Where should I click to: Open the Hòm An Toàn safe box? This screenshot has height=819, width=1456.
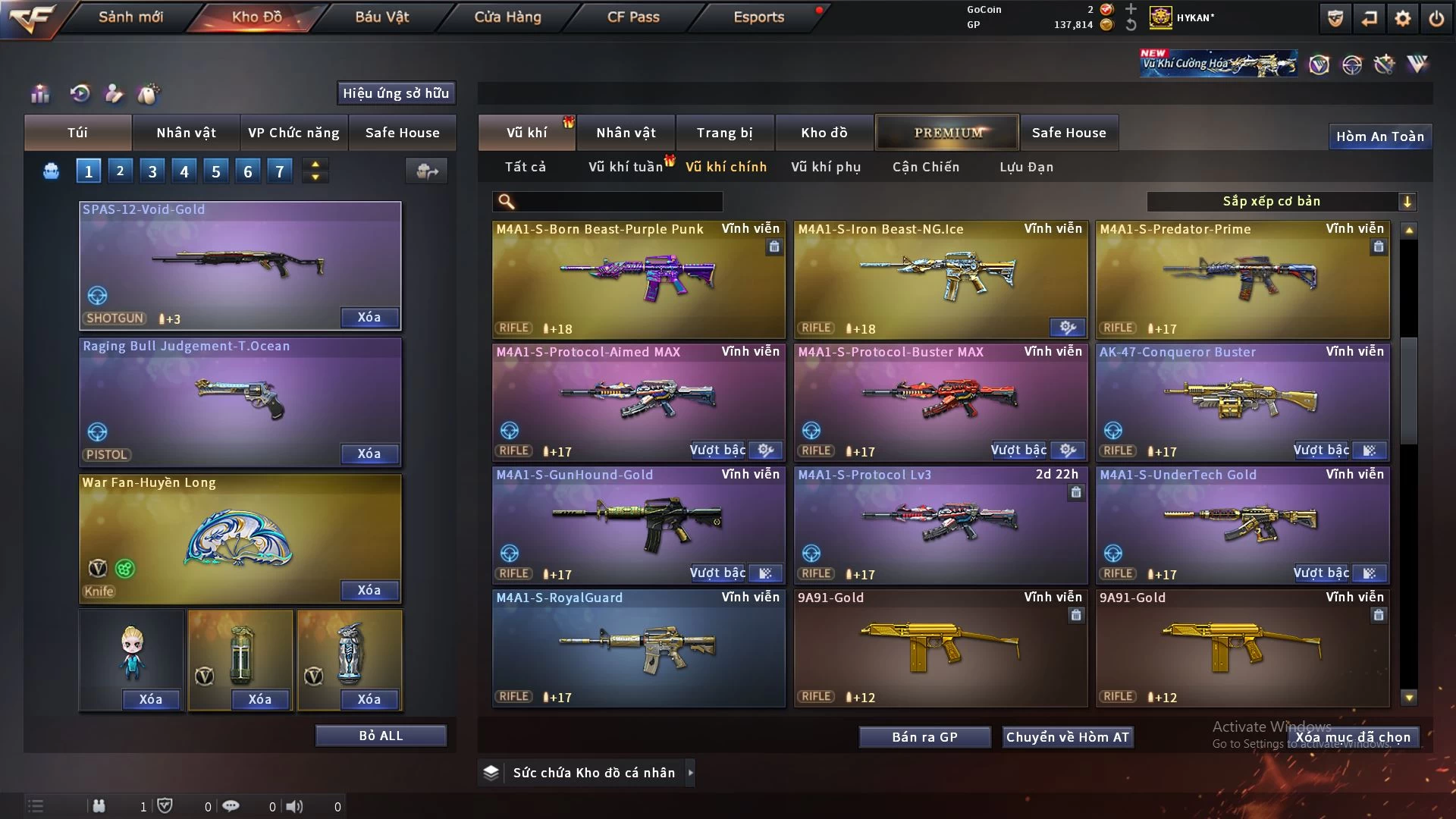pyautogui.click(x=1379, y=136)
